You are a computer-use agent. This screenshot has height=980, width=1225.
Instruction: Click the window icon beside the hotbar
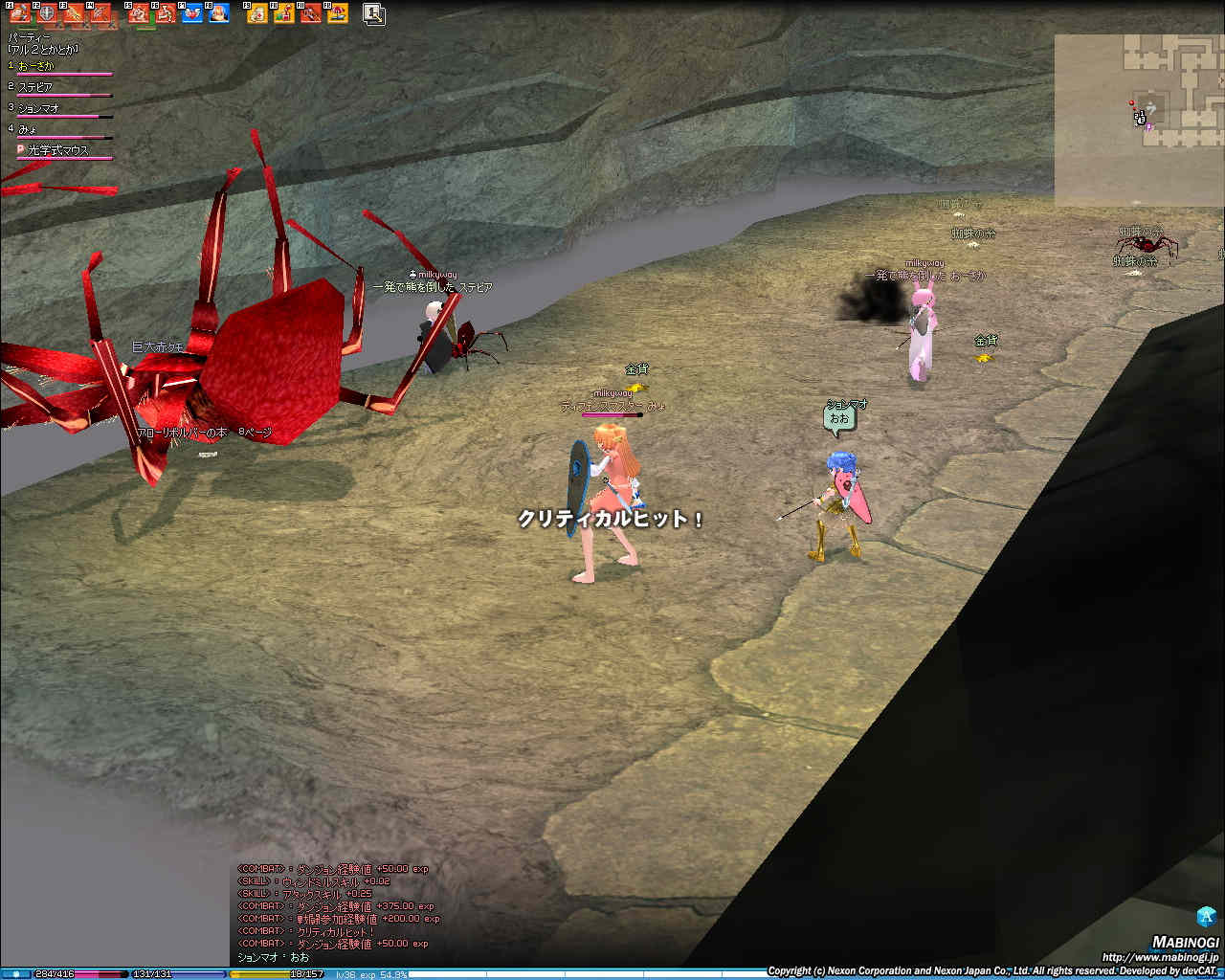click(374, 13)
